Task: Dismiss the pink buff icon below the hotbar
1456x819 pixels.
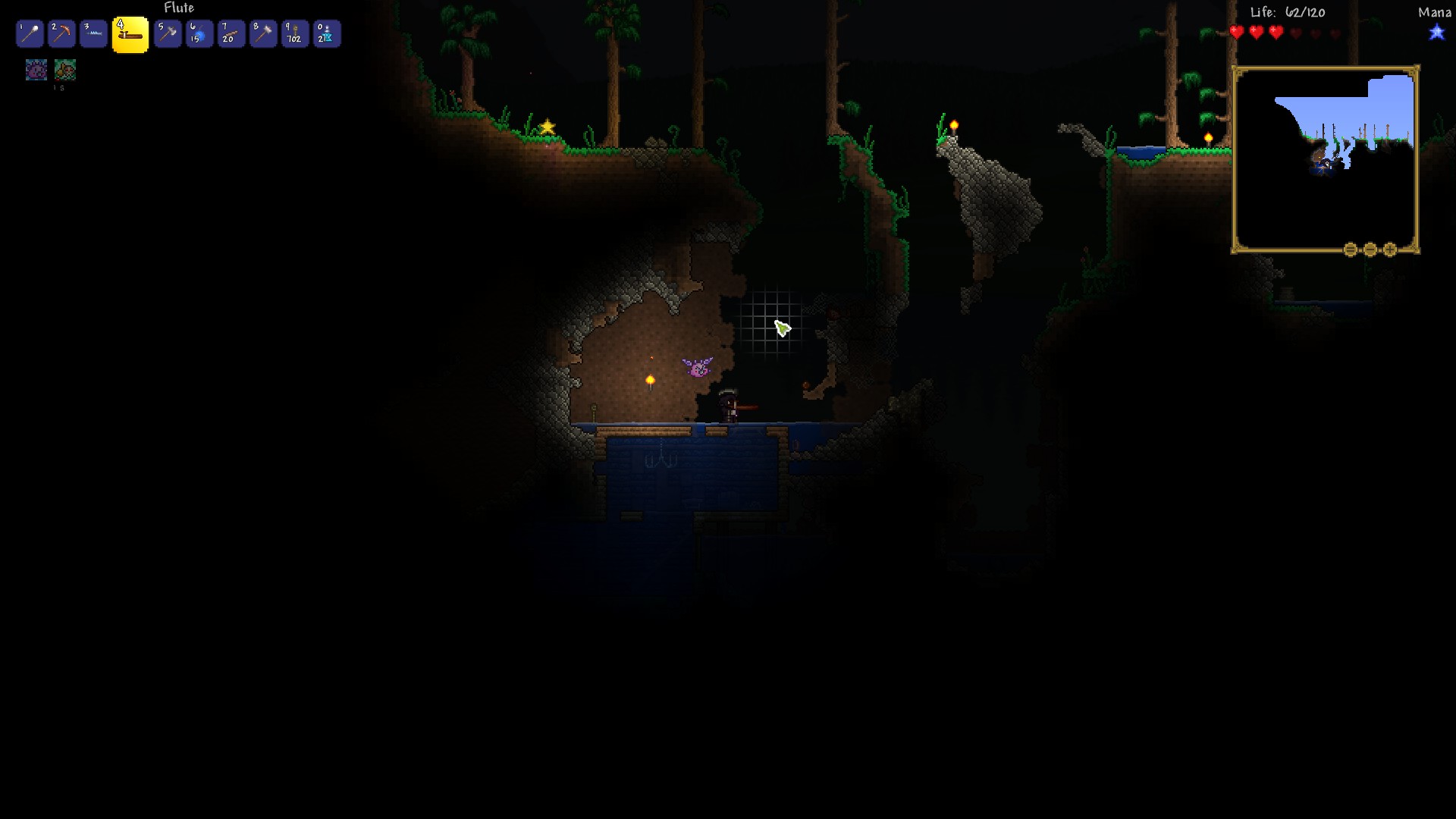Action: coord(36,70)
